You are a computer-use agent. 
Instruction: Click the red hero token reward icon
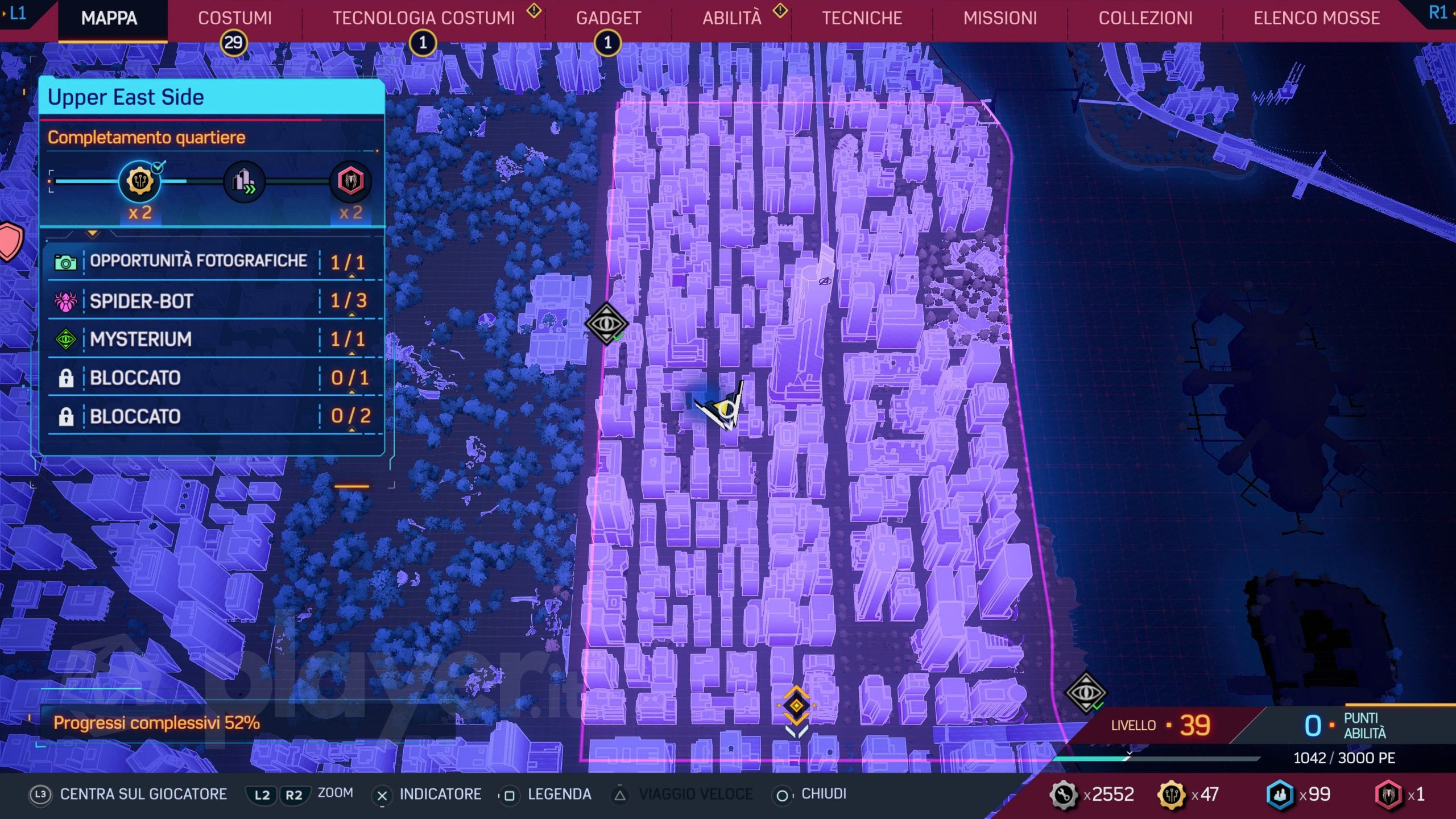[x=350, y=181]
